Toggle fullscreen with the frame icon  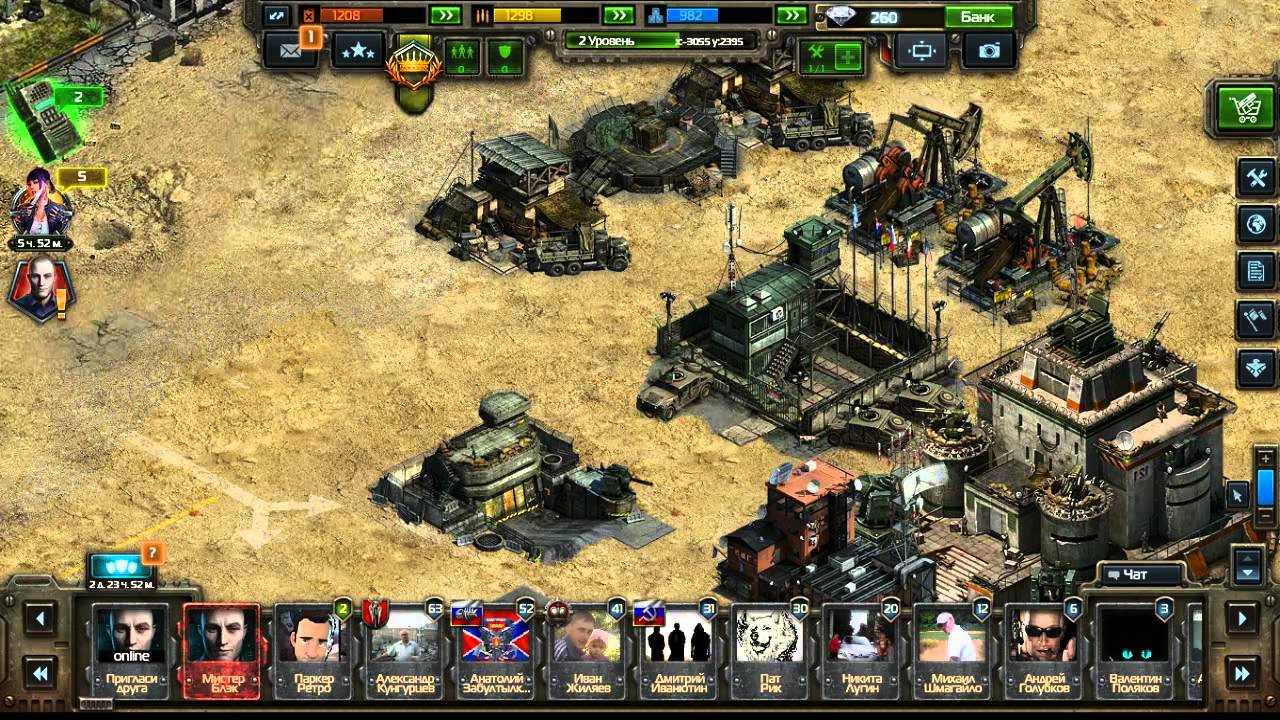click(921, 52)
